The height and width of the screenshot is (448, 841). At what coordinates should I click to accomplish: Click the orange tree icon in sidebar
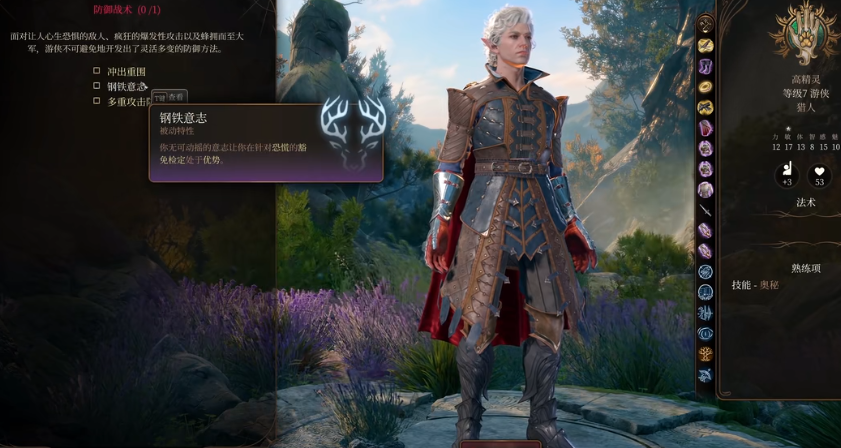click(705, 354)
